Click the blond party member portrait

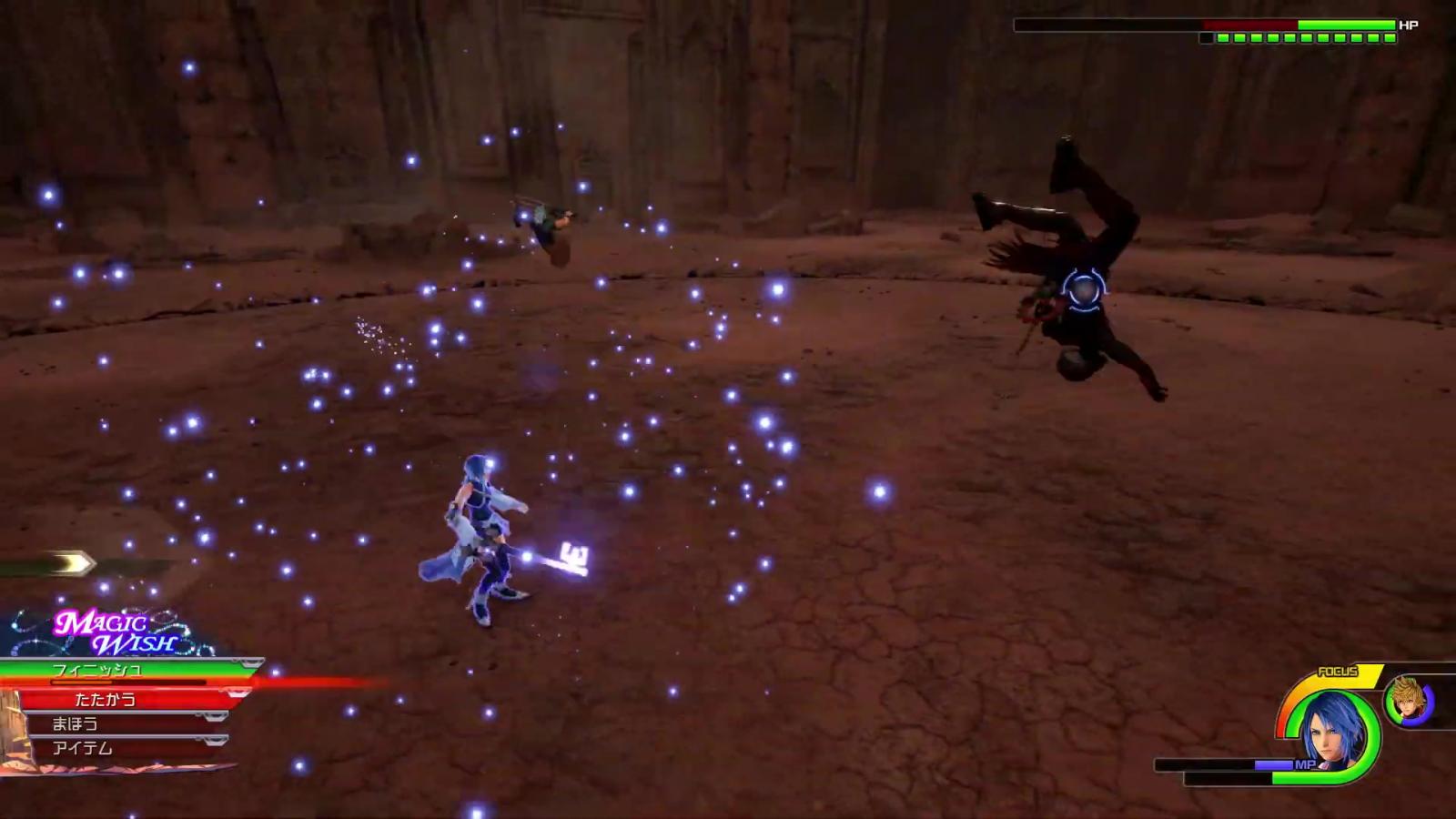(x=1407, y=700)
